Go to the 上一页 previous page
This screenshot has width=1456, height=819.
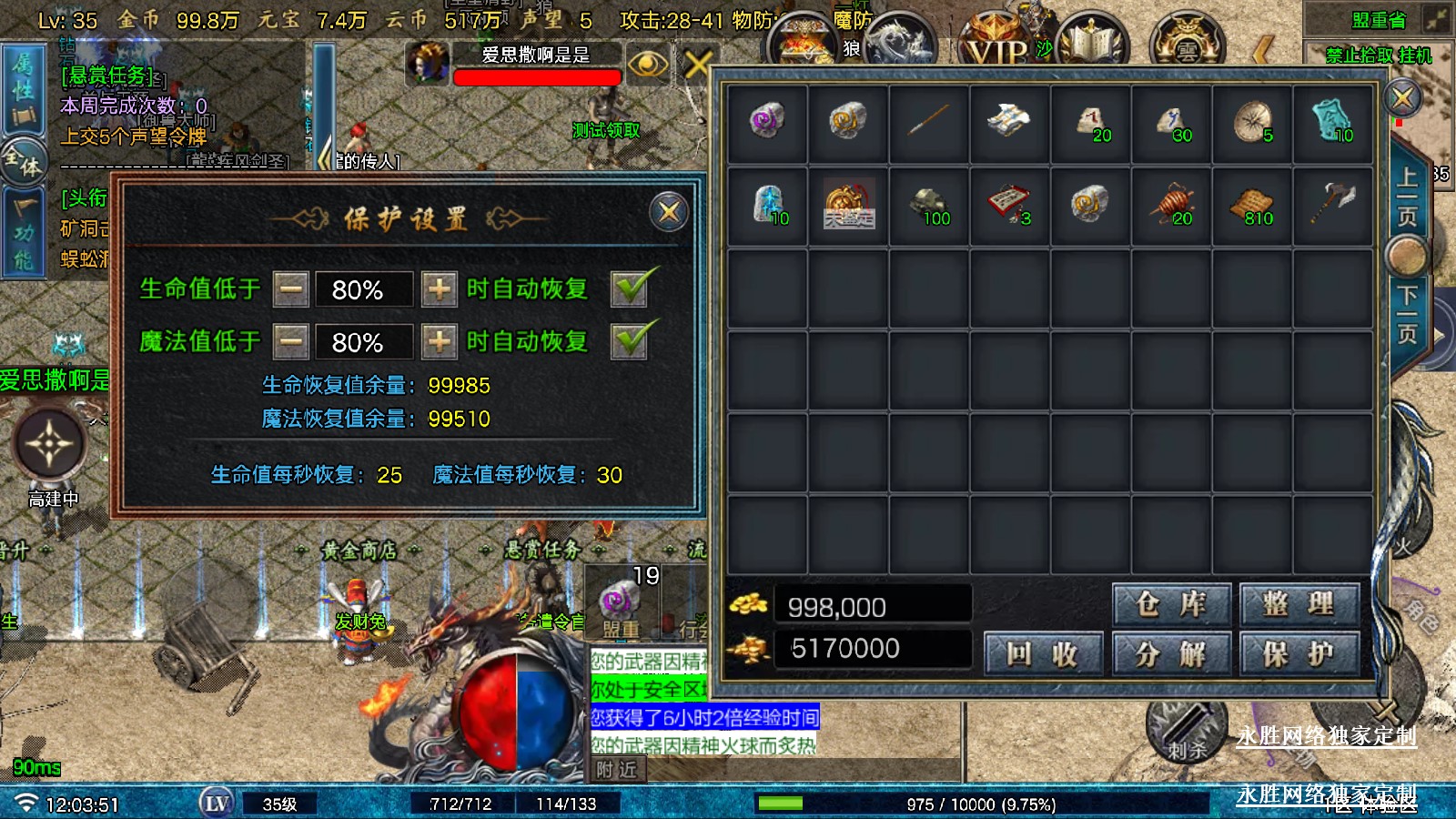pyautogui.click(x=1407, y=194)
